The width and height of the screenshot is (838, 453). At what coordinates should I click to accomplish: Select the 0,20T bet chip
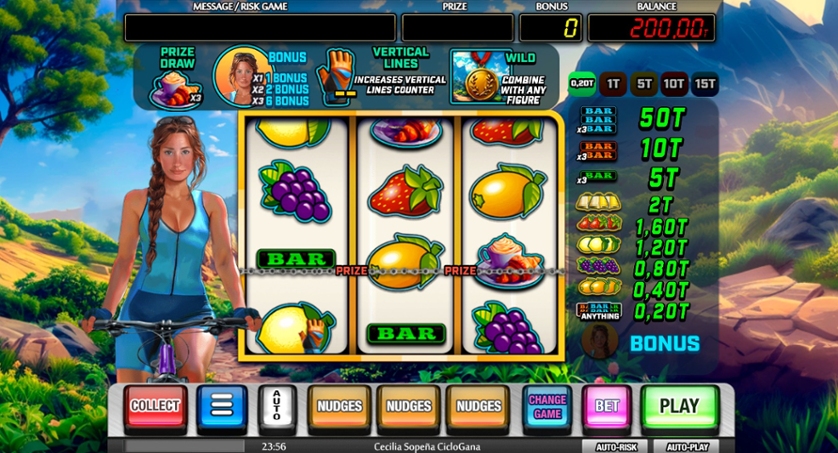(x=582, y=85)
